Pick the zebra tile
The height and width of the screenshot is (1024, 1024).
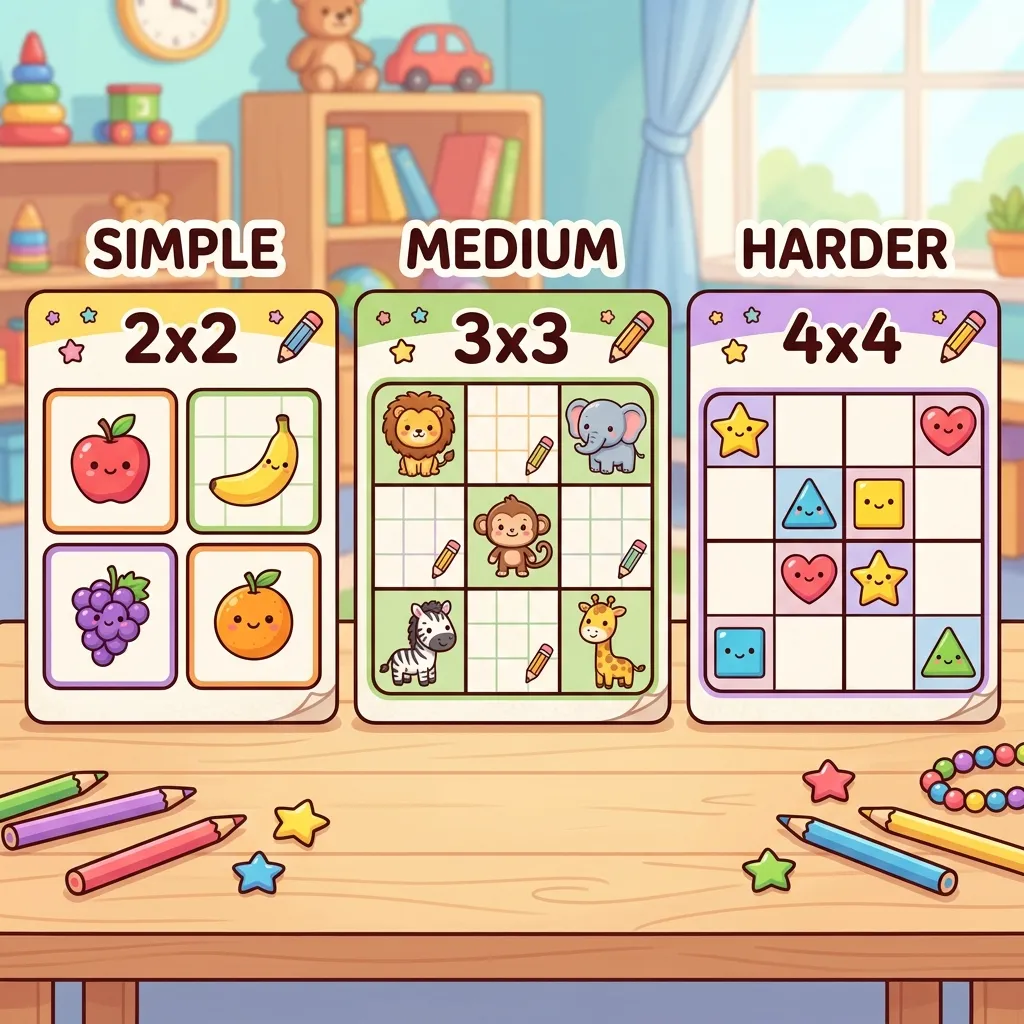(x=419, y=641)
